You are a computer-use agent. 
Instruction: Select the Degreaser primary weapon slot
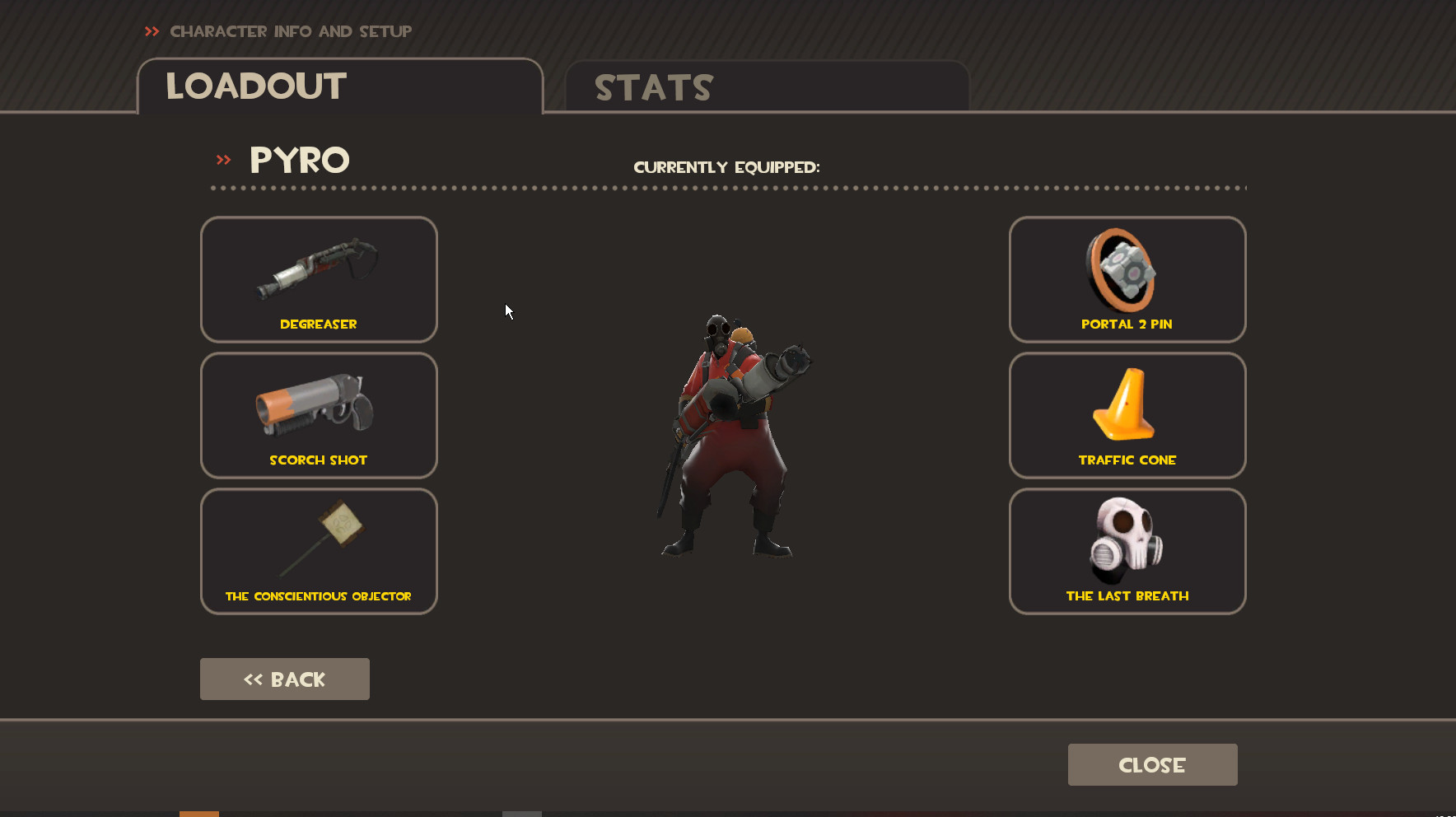click(318, 280)
